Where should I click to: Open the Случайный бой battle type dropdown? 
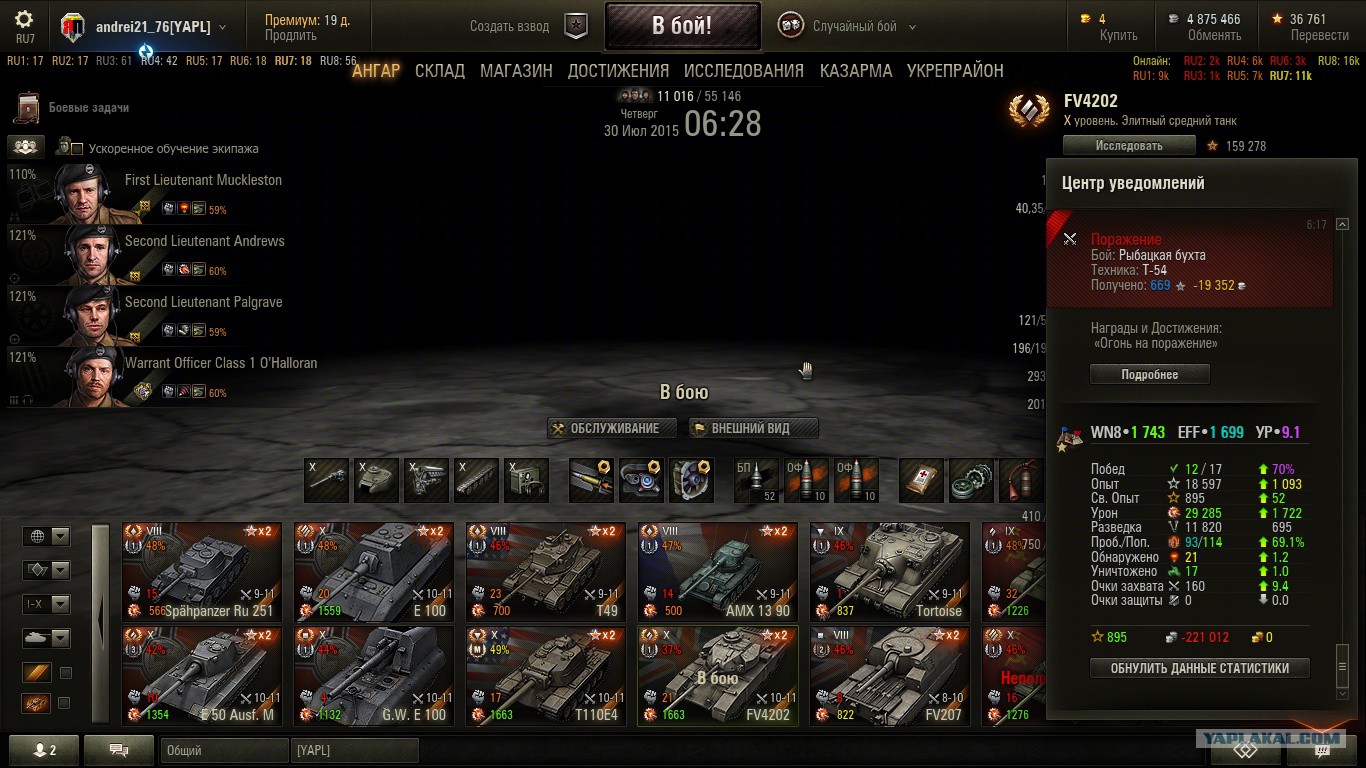click(855, 27)
